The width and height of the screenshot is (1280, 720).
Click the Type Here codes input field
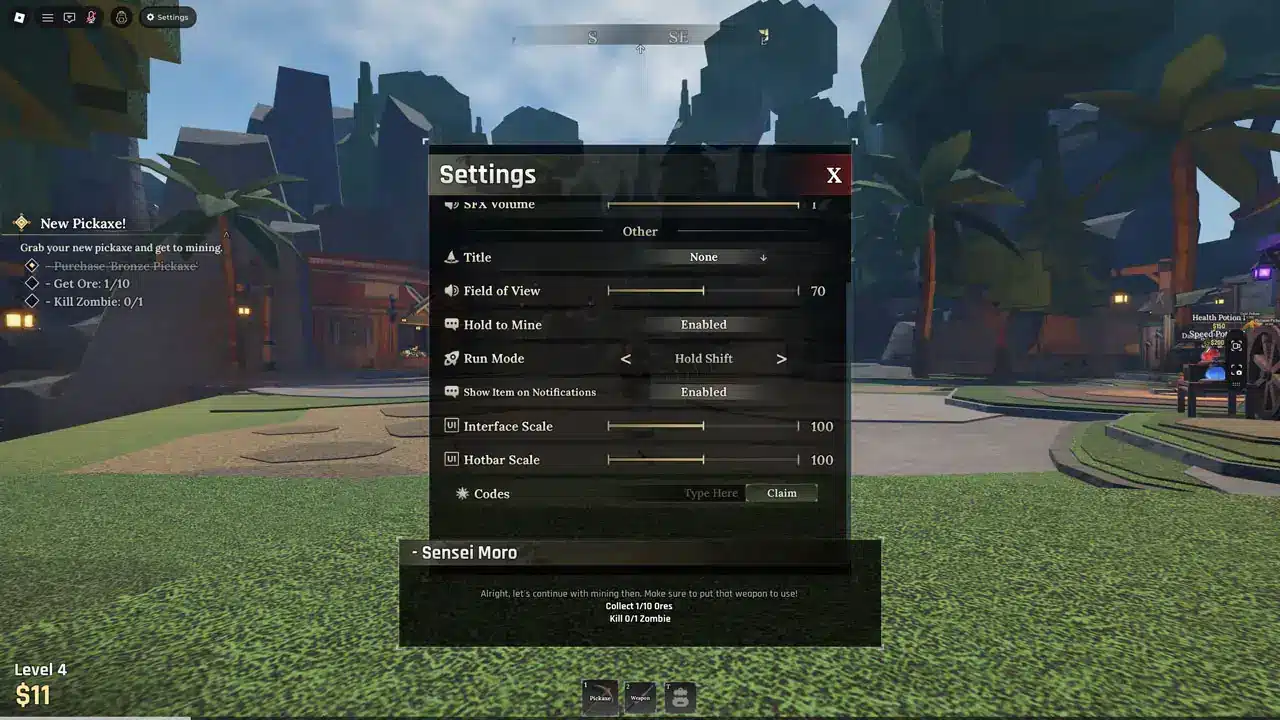[710, 492]
